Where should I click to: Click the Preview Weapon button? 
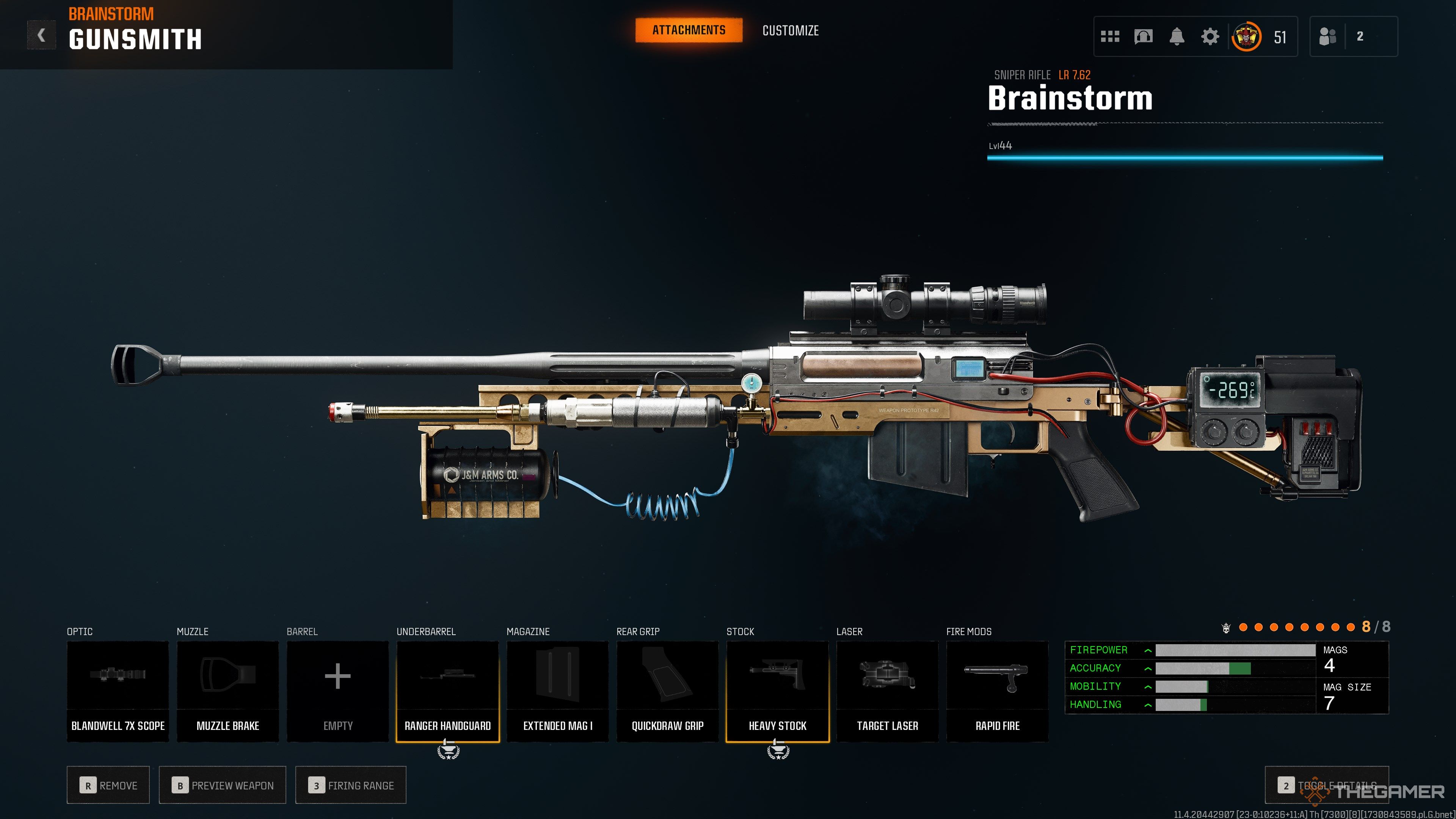point(222,785)
